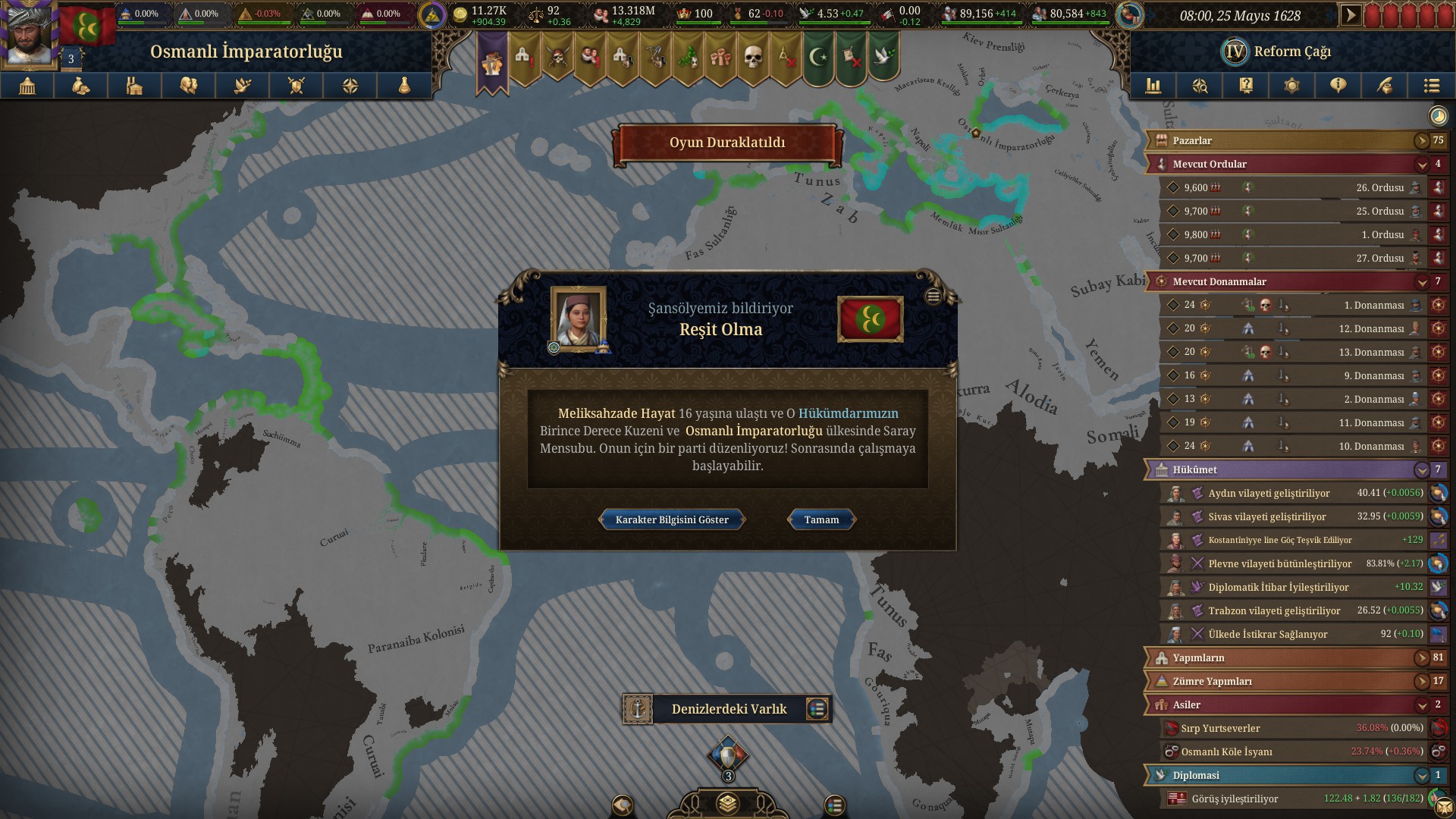Viewport: 1456px width, 819px height.
Task: Confirm the event with Tamam button
Action: [x=821, y=519]
